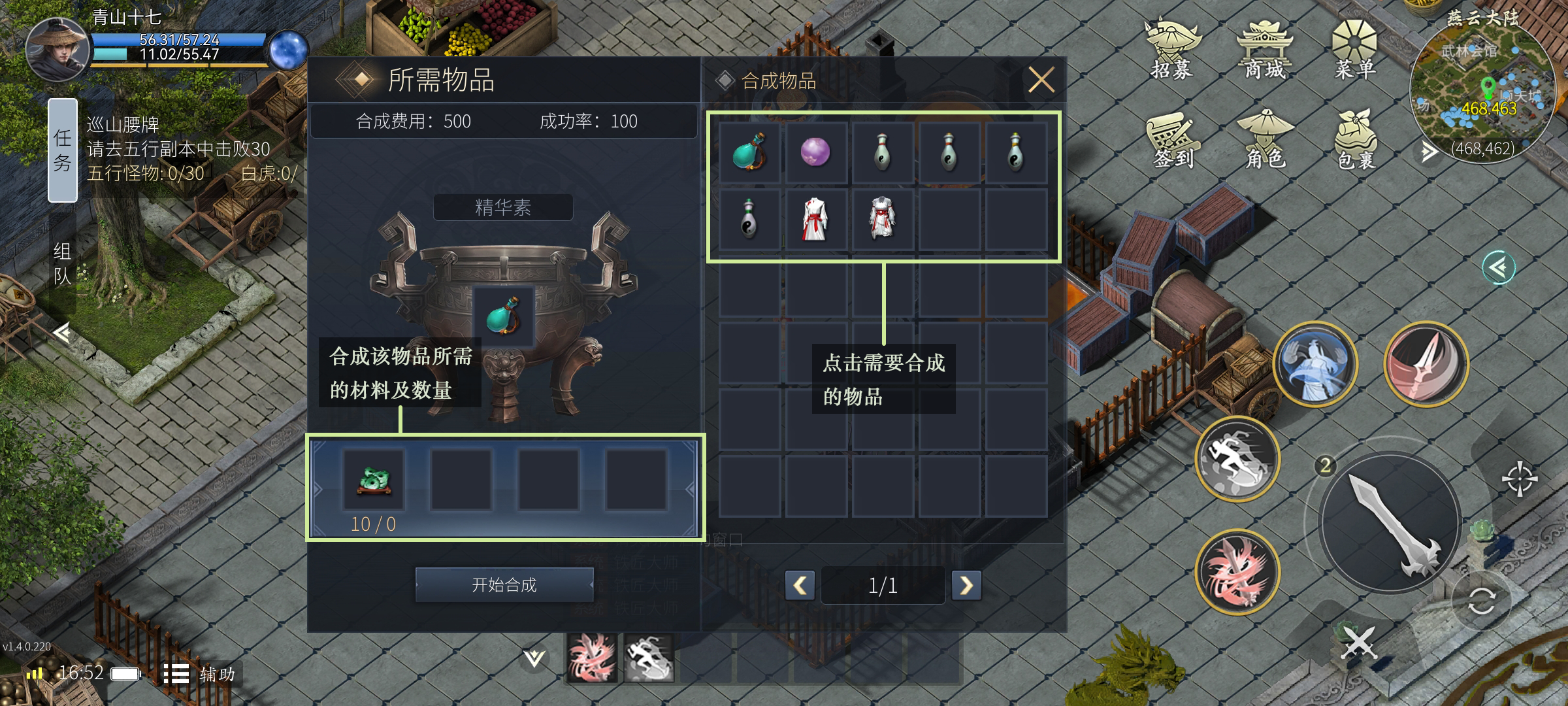Click the 开始合成 button
Viewport: 1568px width, 706px height.
tap(504, 584)
